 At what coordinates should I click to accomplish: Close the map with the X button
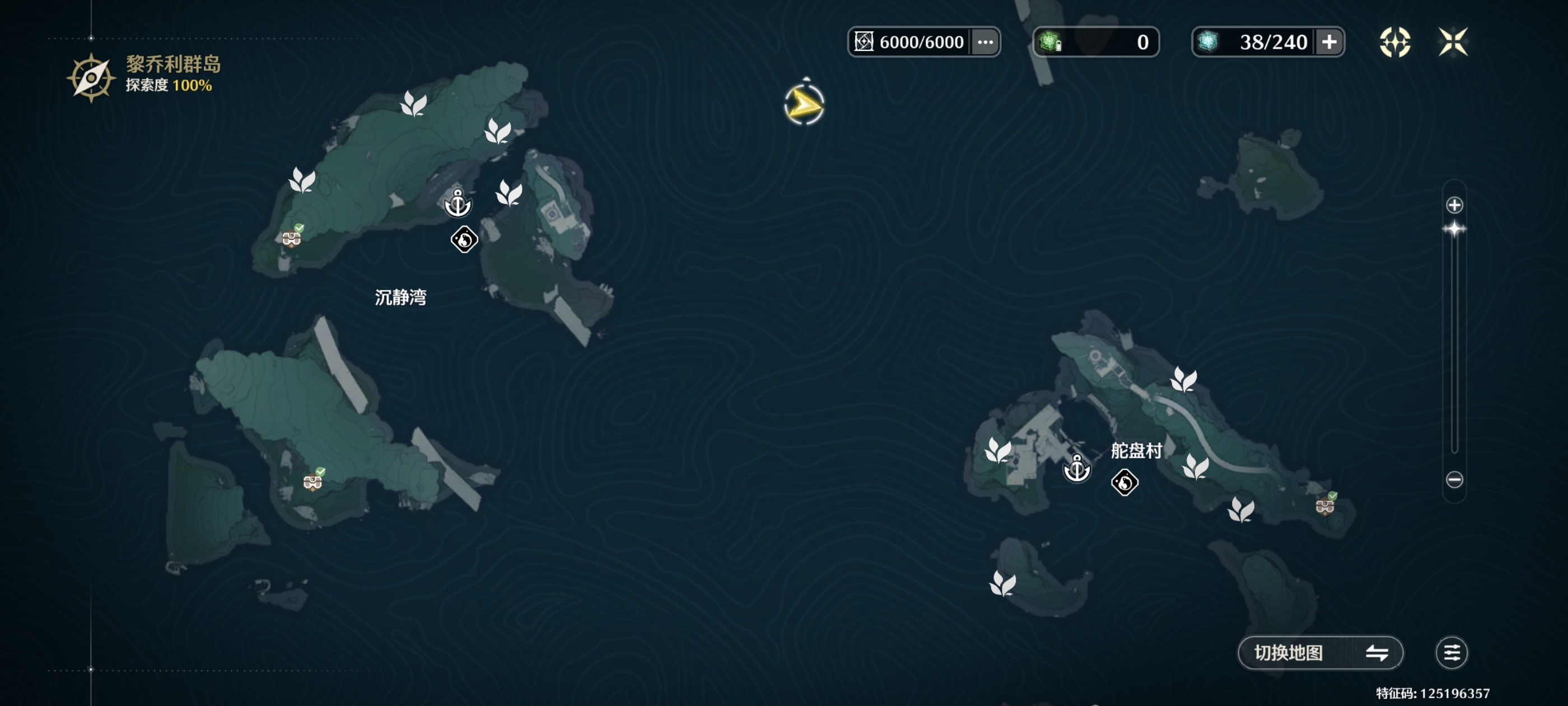[1453, 42]
